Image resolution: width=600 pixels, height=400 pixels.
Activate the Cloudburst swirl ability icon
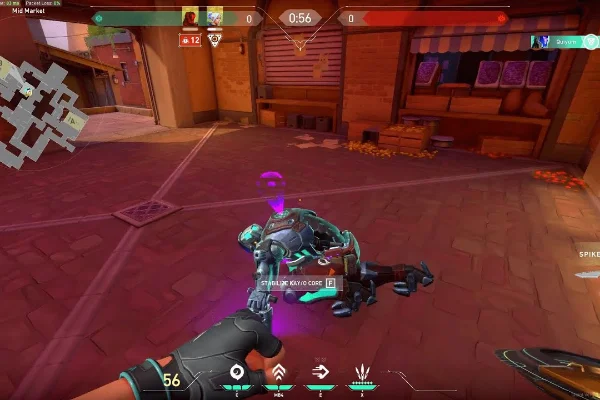tap(237, 373)
